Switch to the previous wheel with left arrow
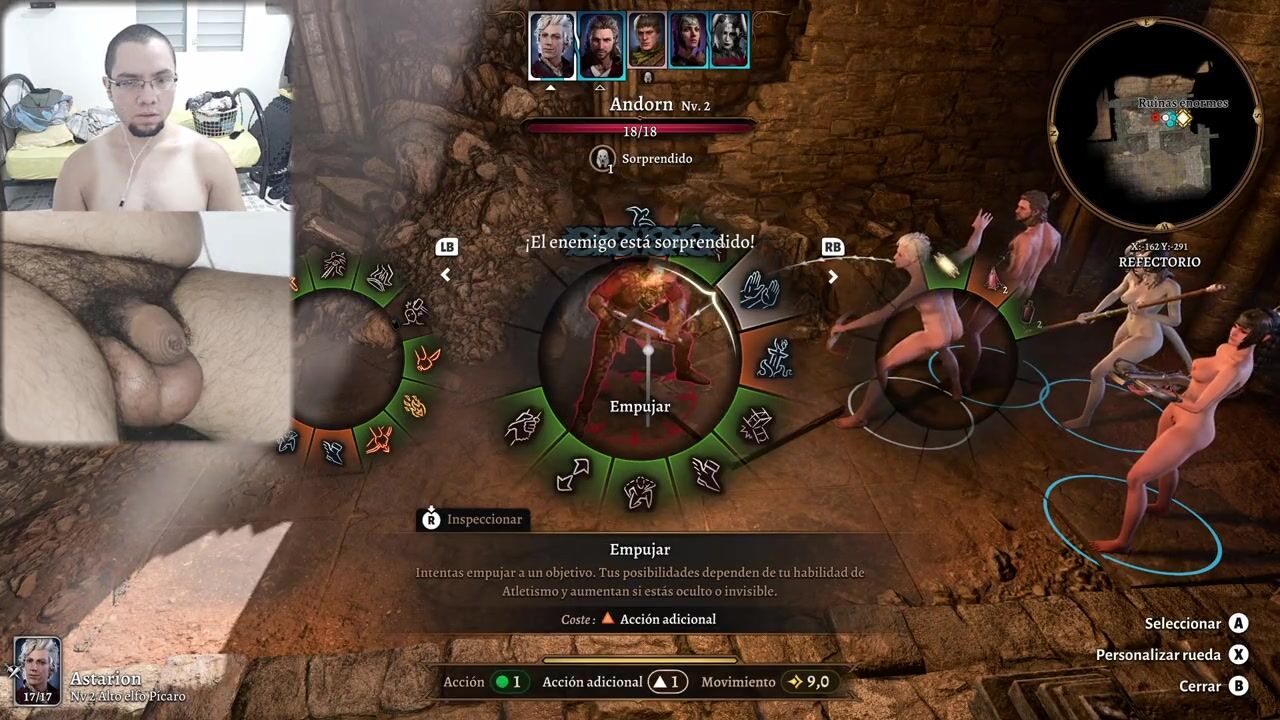Image resolution: width=1280 pixels, height=720 pixels. pos(446,275)
